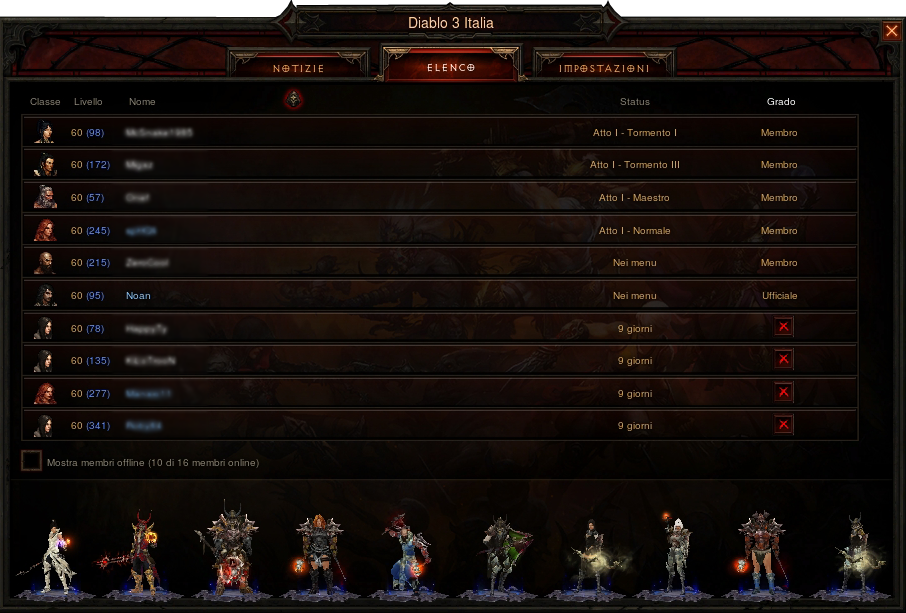Toggle the Mostra membri offline checkbox
Screen dimensions: 906x613
click(x=32, y=461)
